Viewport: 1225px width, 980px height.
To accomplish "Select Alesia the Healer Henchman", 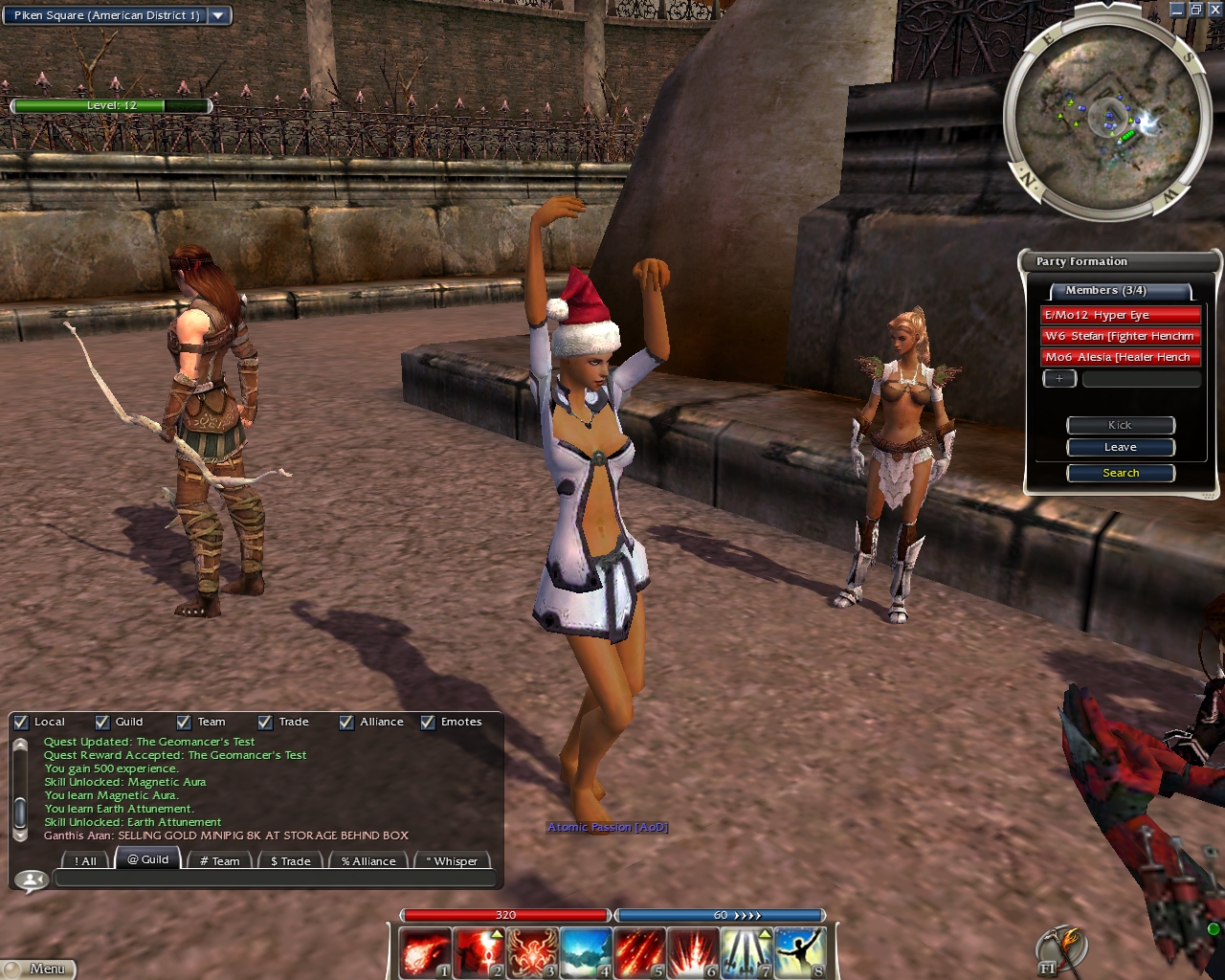I will (1120, 357).
